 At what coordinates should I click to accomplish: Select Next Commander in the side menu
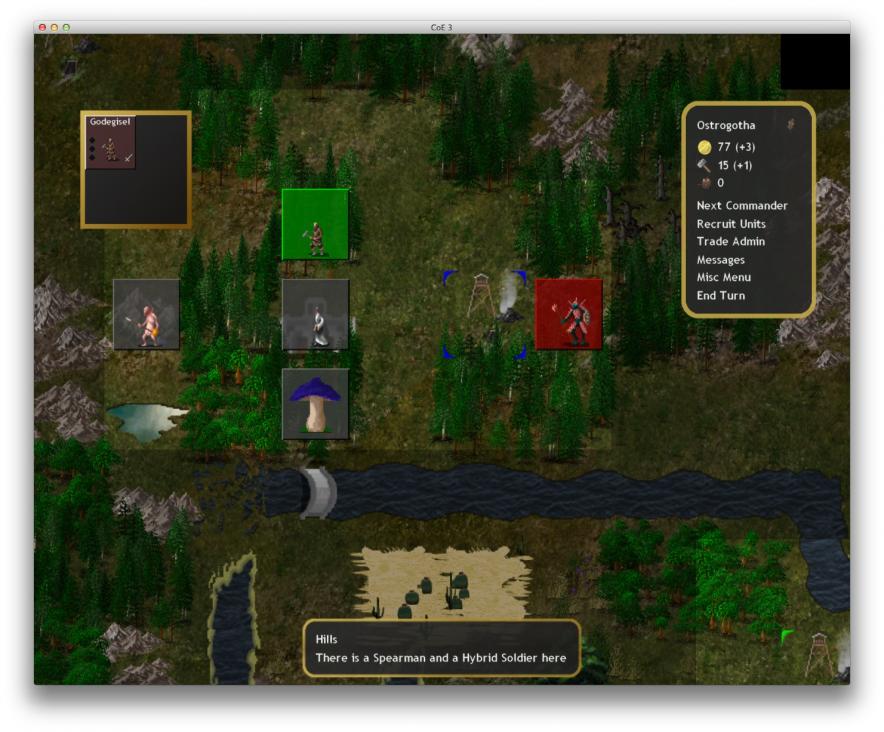click(x=741, y=206)
